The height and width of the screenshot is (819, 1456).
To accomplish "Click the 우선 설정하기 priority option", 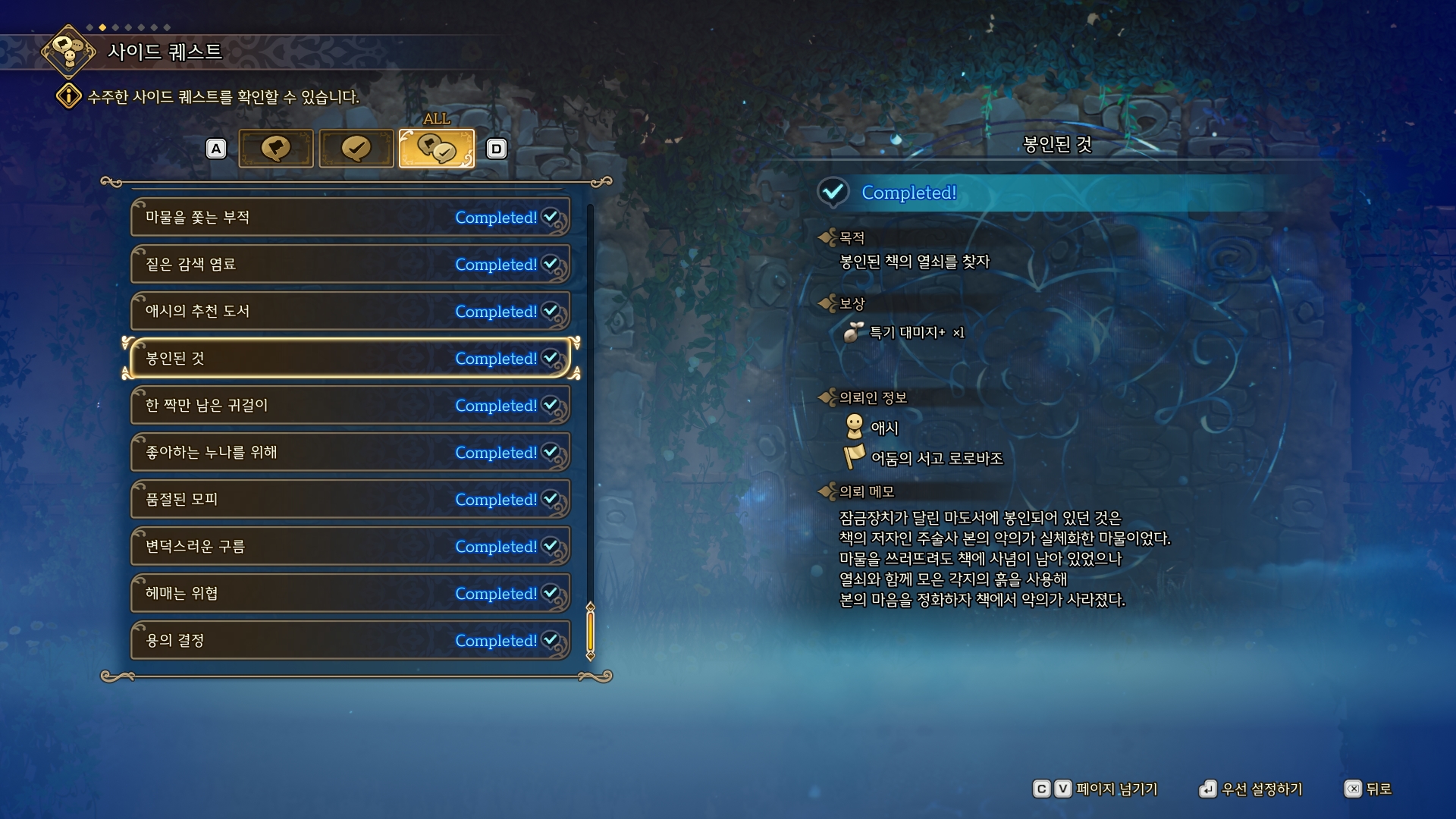I will [1251, 789].
